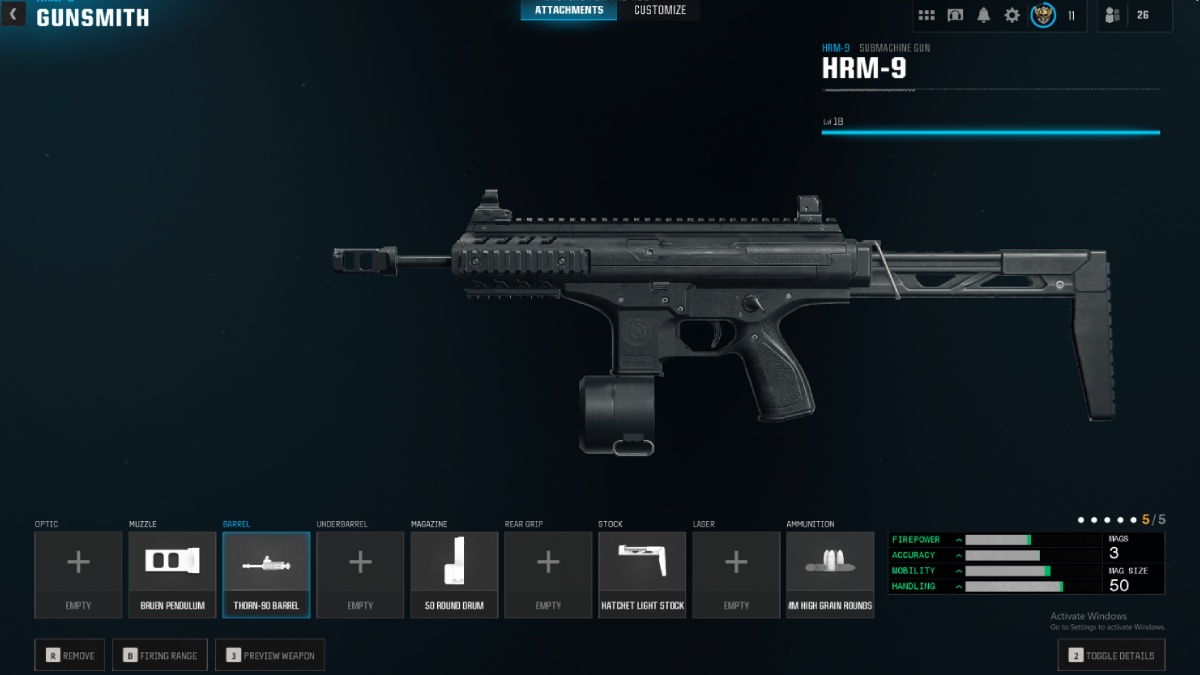Toggle the weapon details panel

[1111, 656]
